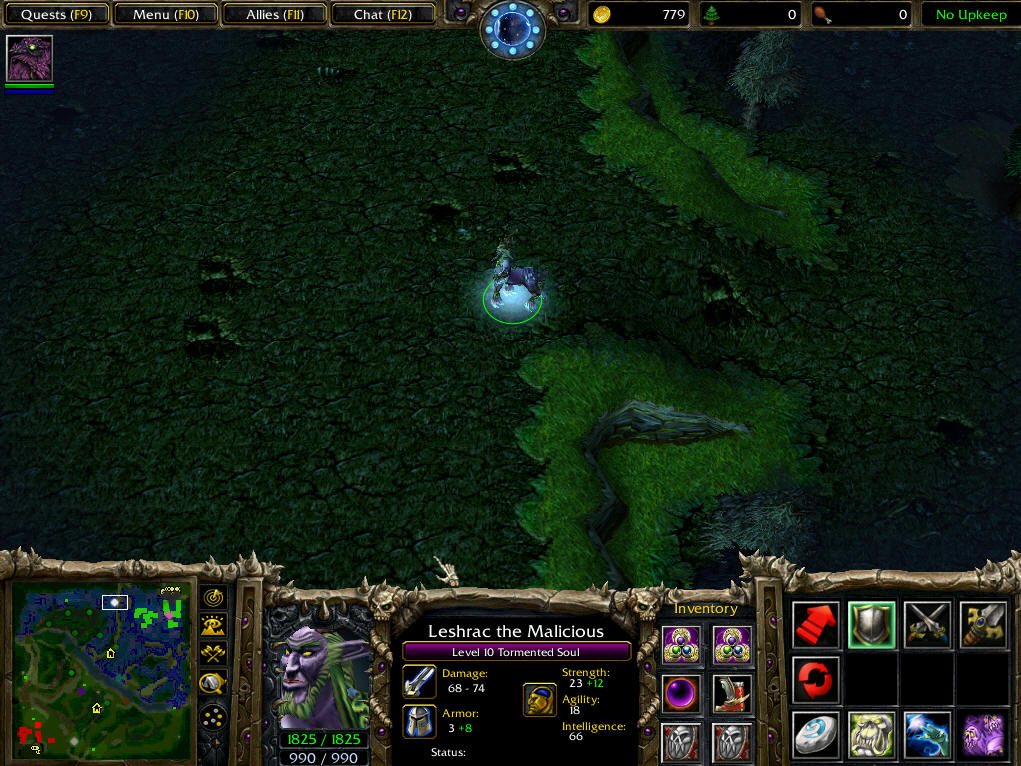The height and width of the screenshot is (766, 1021).
Task: Open the Chat window
Action: 382,15
